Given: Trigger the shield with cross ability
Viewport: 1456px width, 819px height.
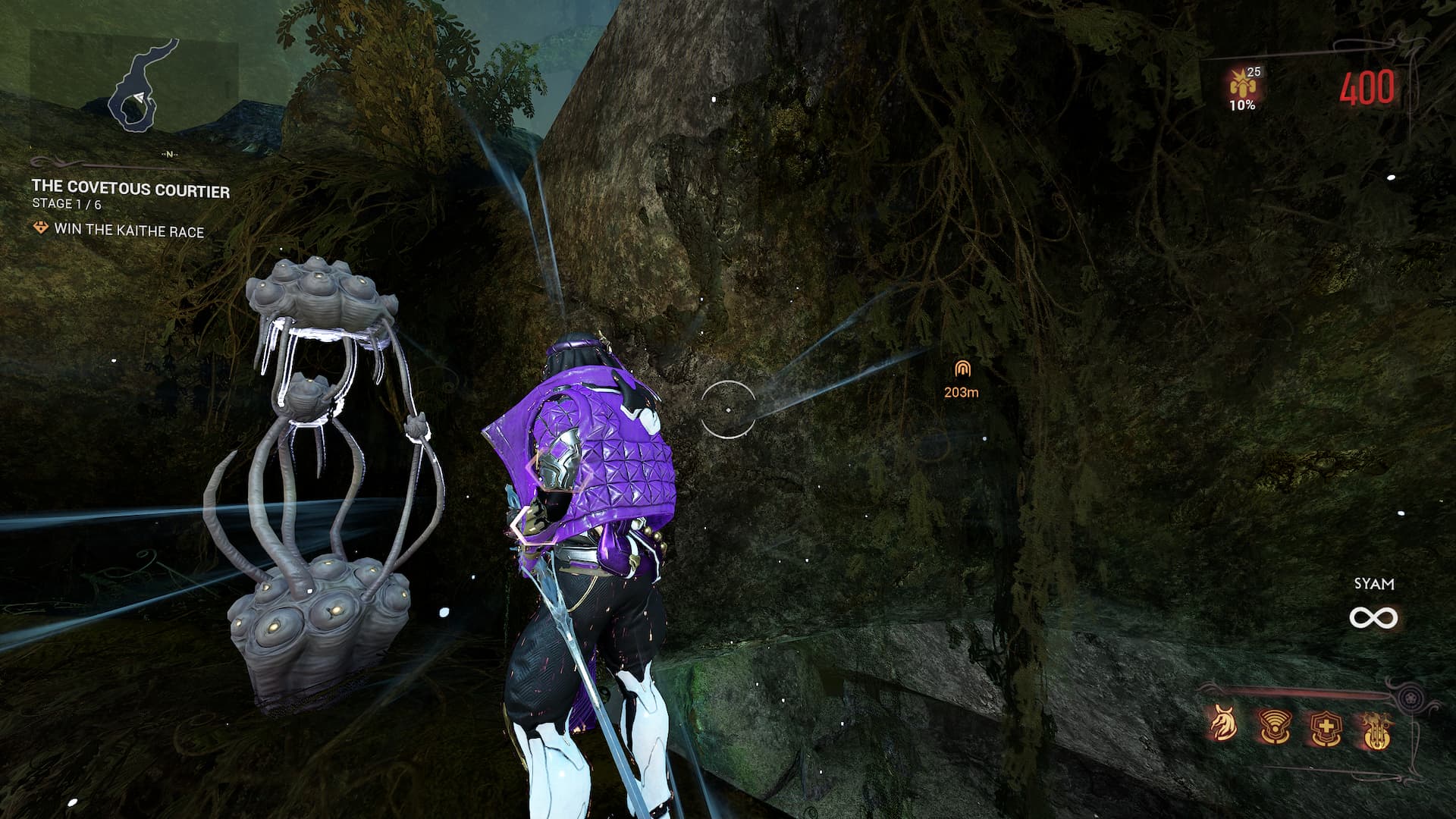Looking at the screenshot, I should coord(1324,726).
